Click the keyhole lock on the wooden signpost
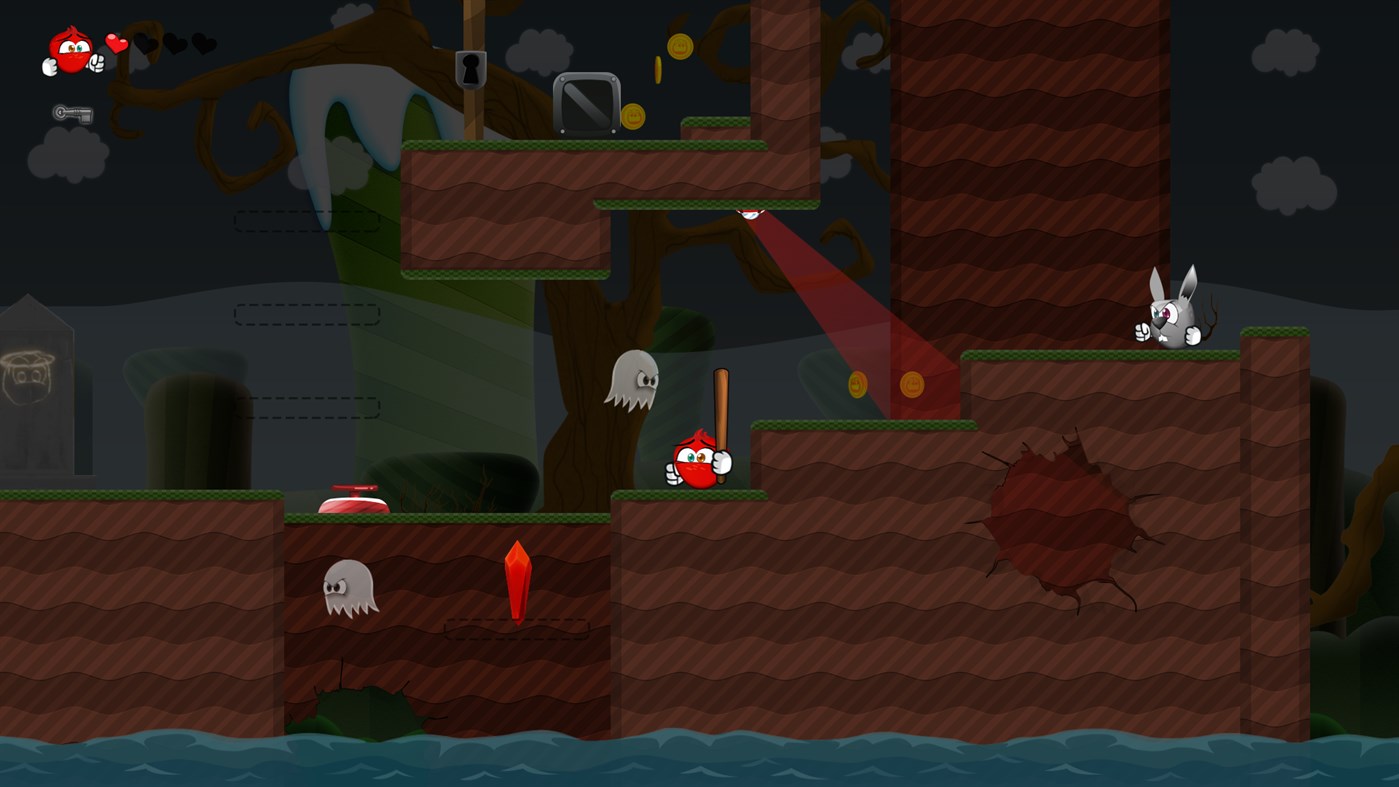Viewport: 1399px width, 787px height. tap(470, 68)
